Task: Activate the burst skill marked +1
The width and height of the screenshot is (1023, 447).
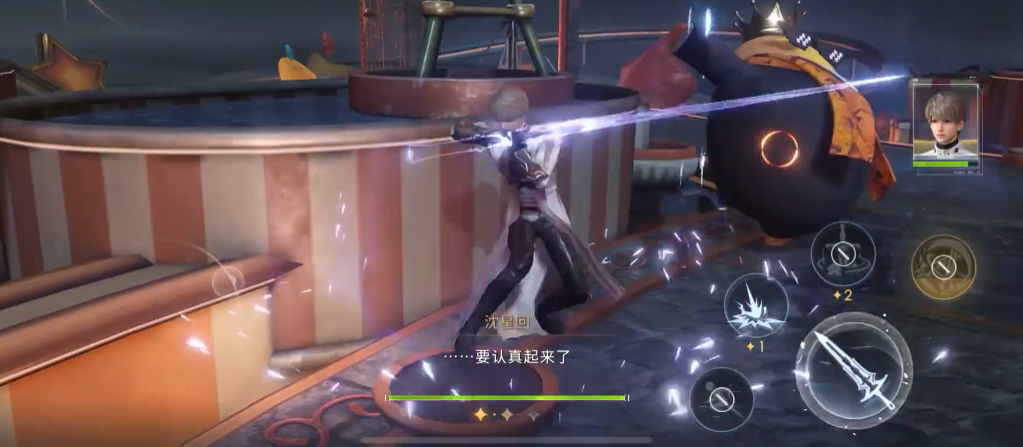Action: (x=756, y=306)
